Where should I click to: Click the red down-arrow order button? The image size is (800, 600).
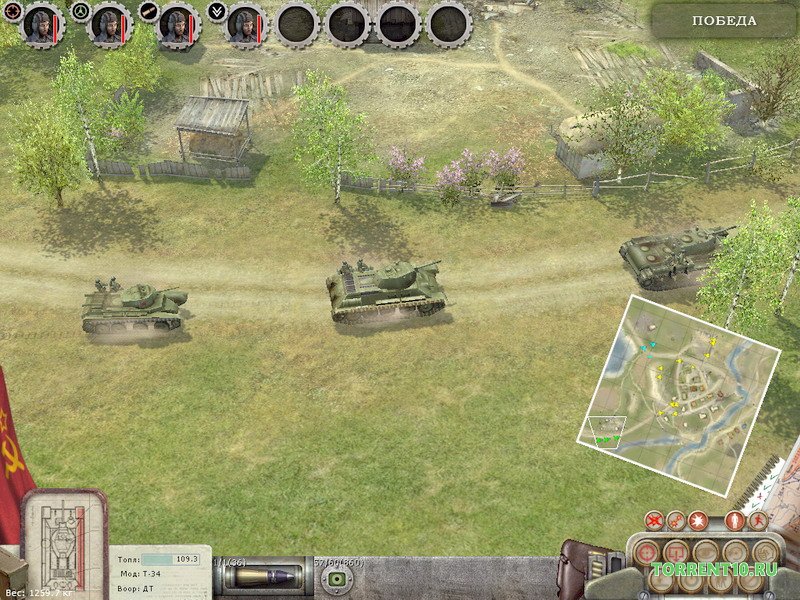tap(677, 552)
